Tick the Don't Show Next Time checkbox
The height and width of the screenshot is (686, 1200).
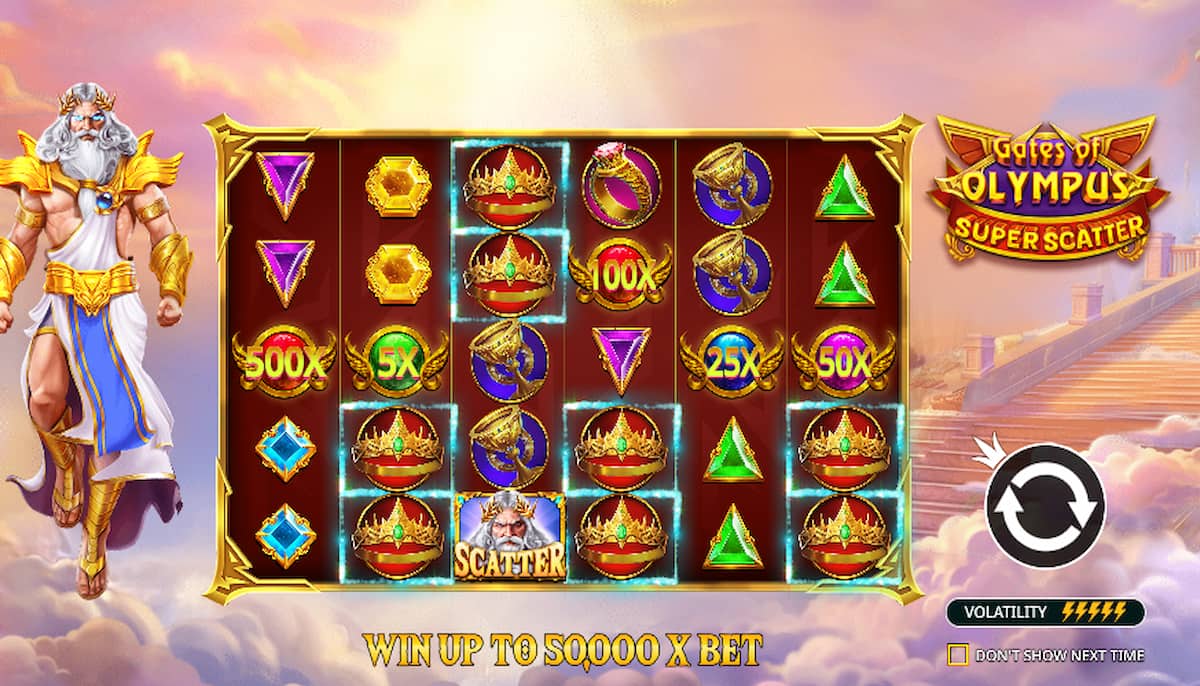958,655
